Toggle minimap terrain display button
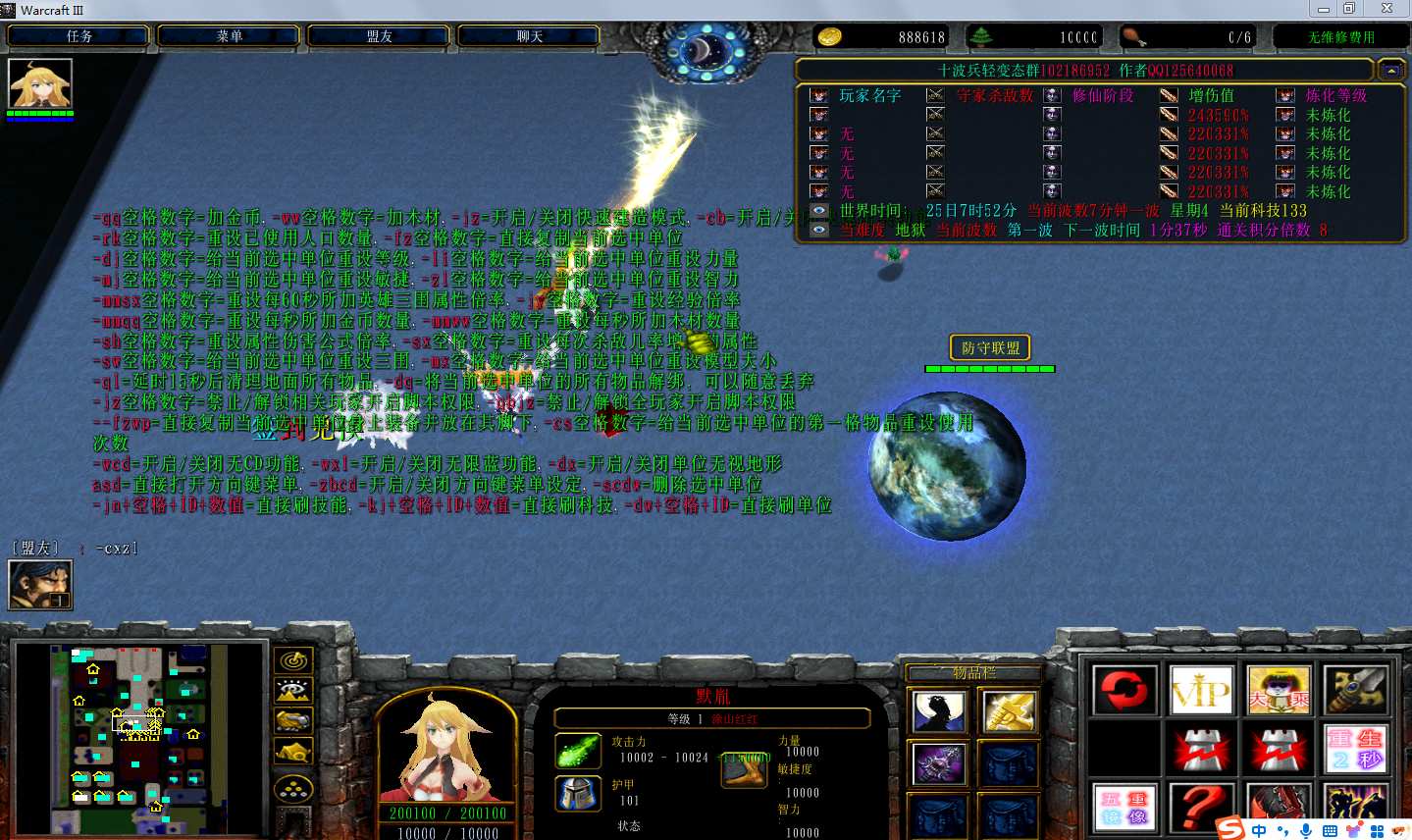 pos(293,692)
